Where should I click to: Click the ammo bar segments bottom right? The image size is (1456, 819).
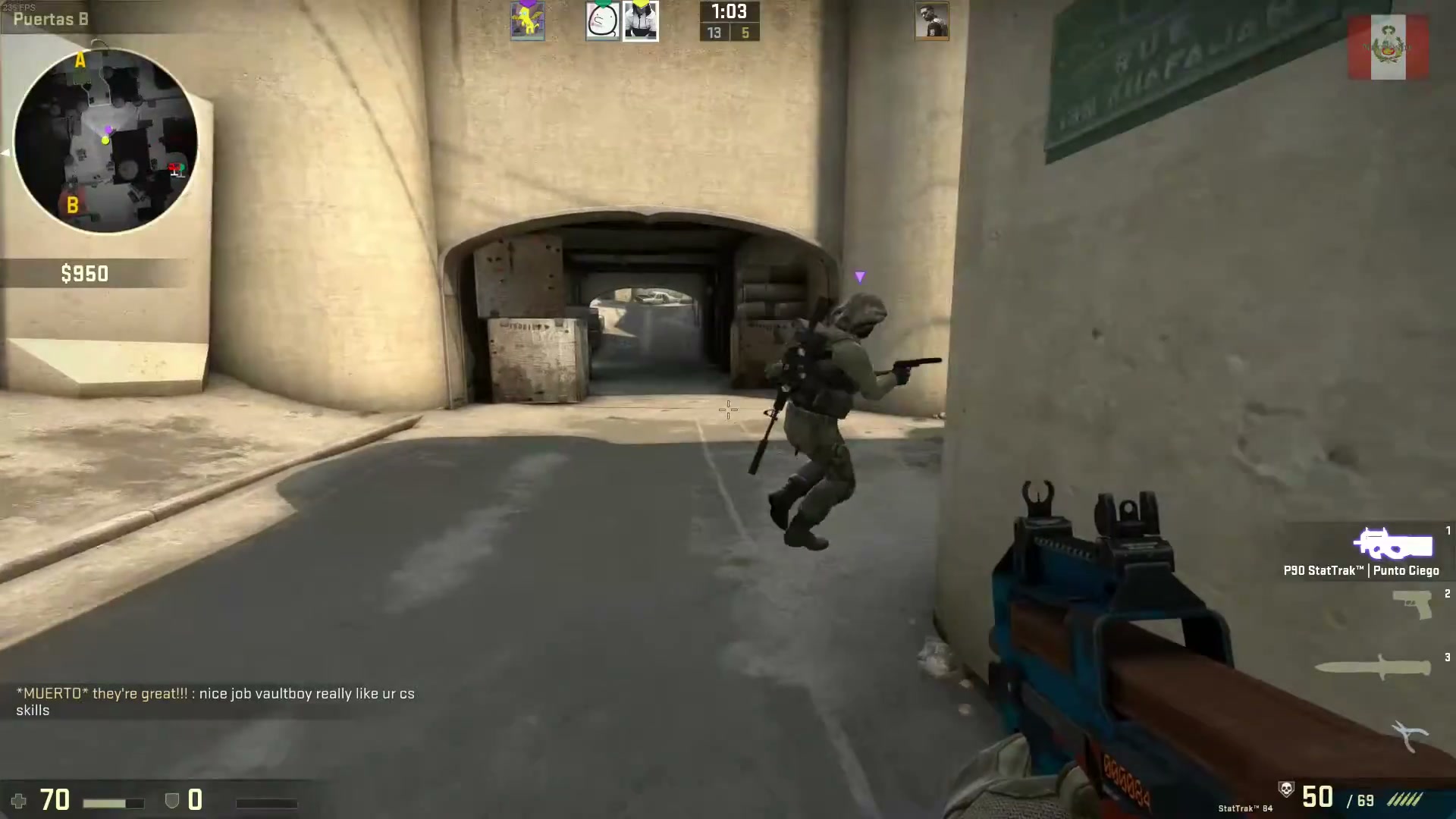[x=1407, y=798]
